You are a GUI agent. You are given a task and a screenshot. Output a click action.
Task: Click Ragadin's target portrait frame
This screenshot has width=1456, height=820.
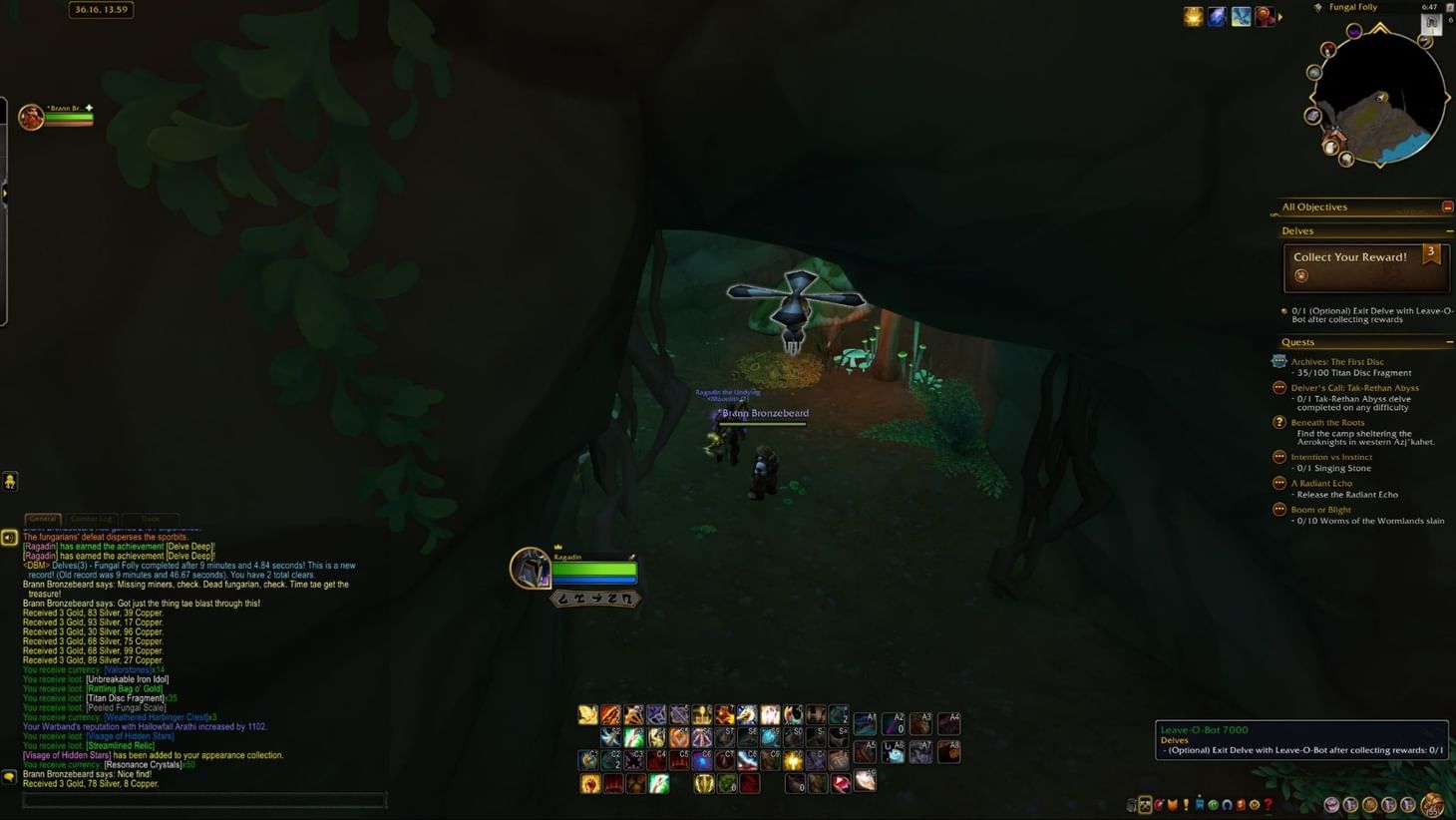click(x=532, y=571)
